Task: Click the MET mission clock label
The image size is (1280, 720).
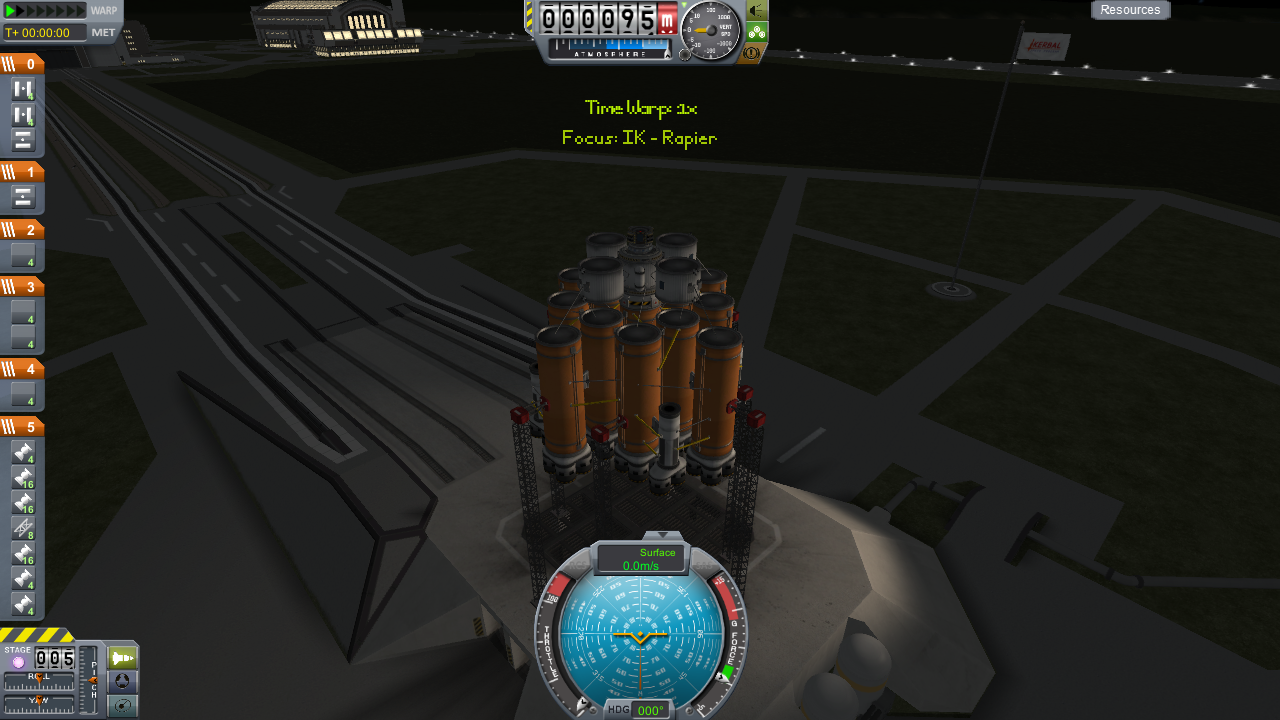Action: 104,32
